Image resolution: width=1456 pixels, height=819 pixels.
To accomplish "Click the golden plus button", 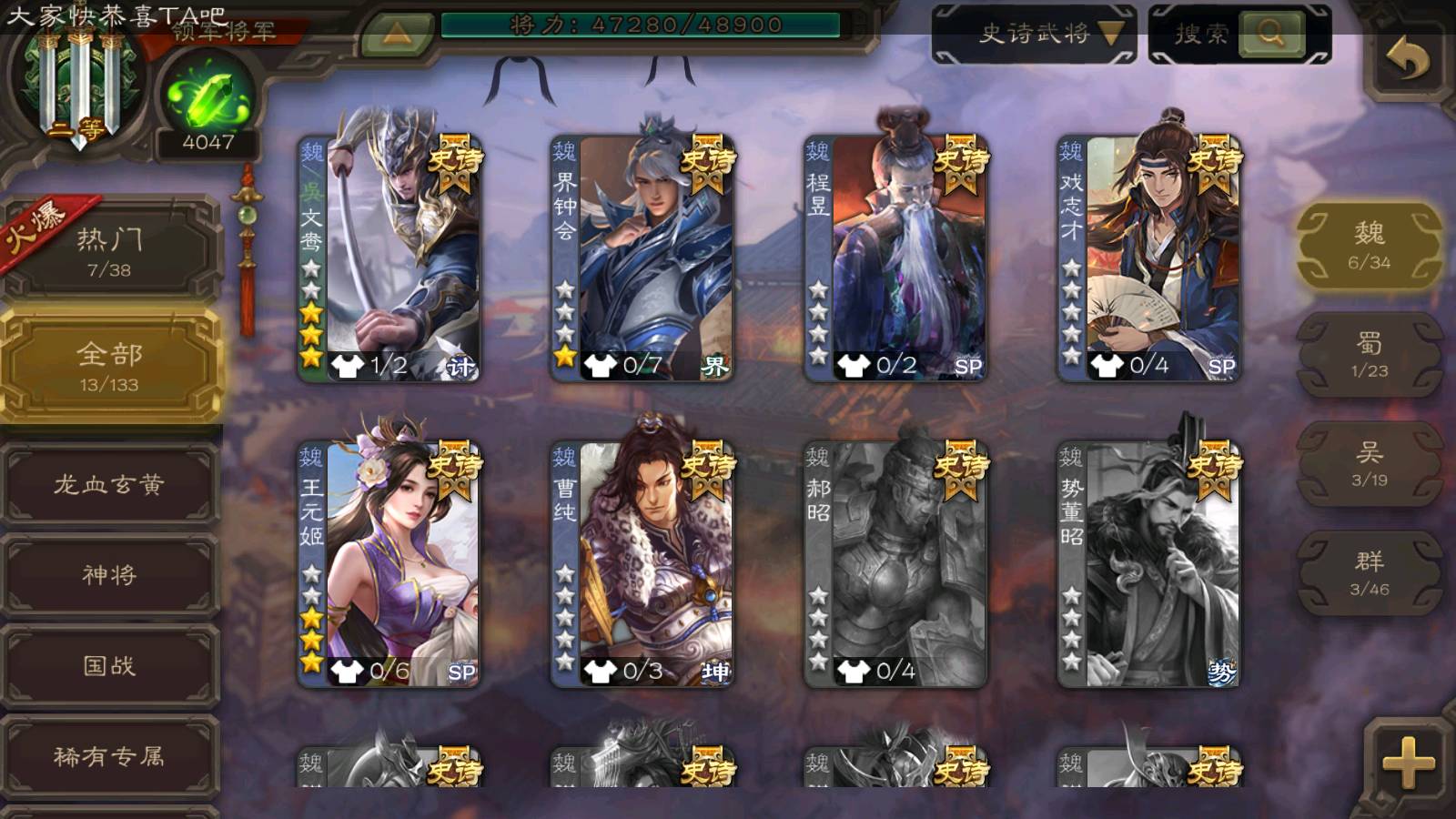I will [1407, 761].
